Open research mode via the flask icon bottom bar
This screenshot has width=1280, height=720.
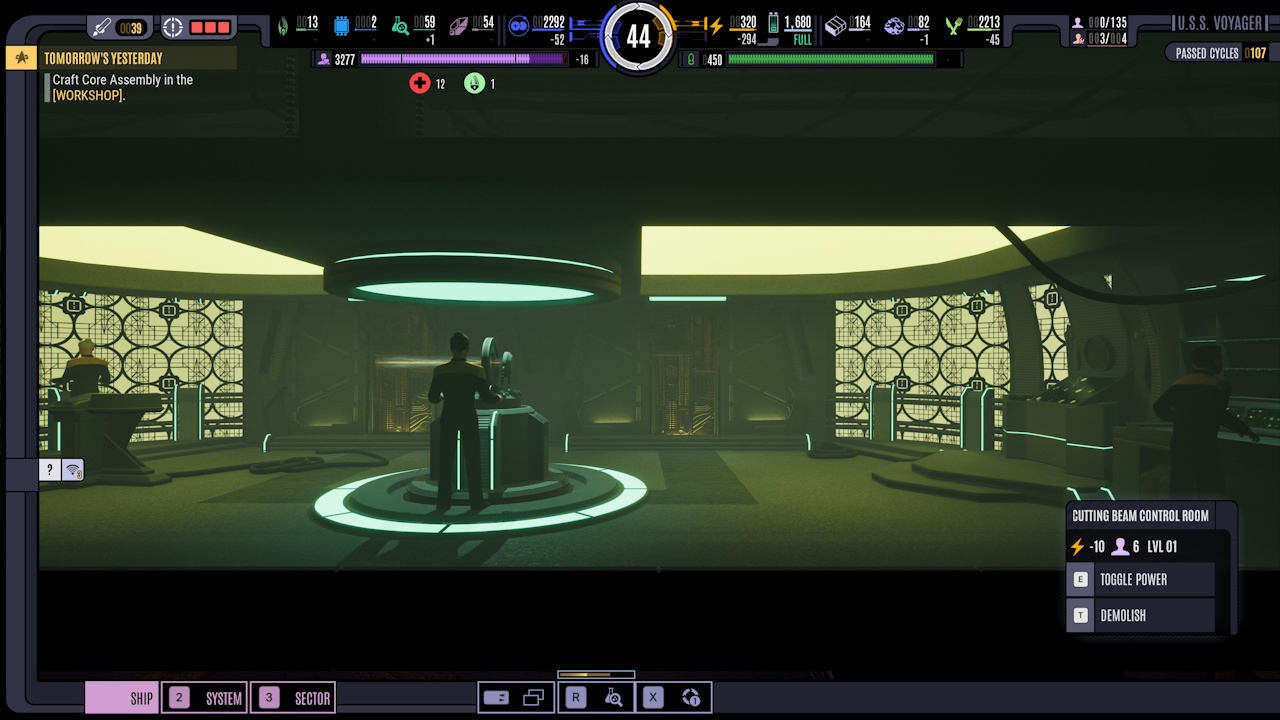tap(615, 697)
